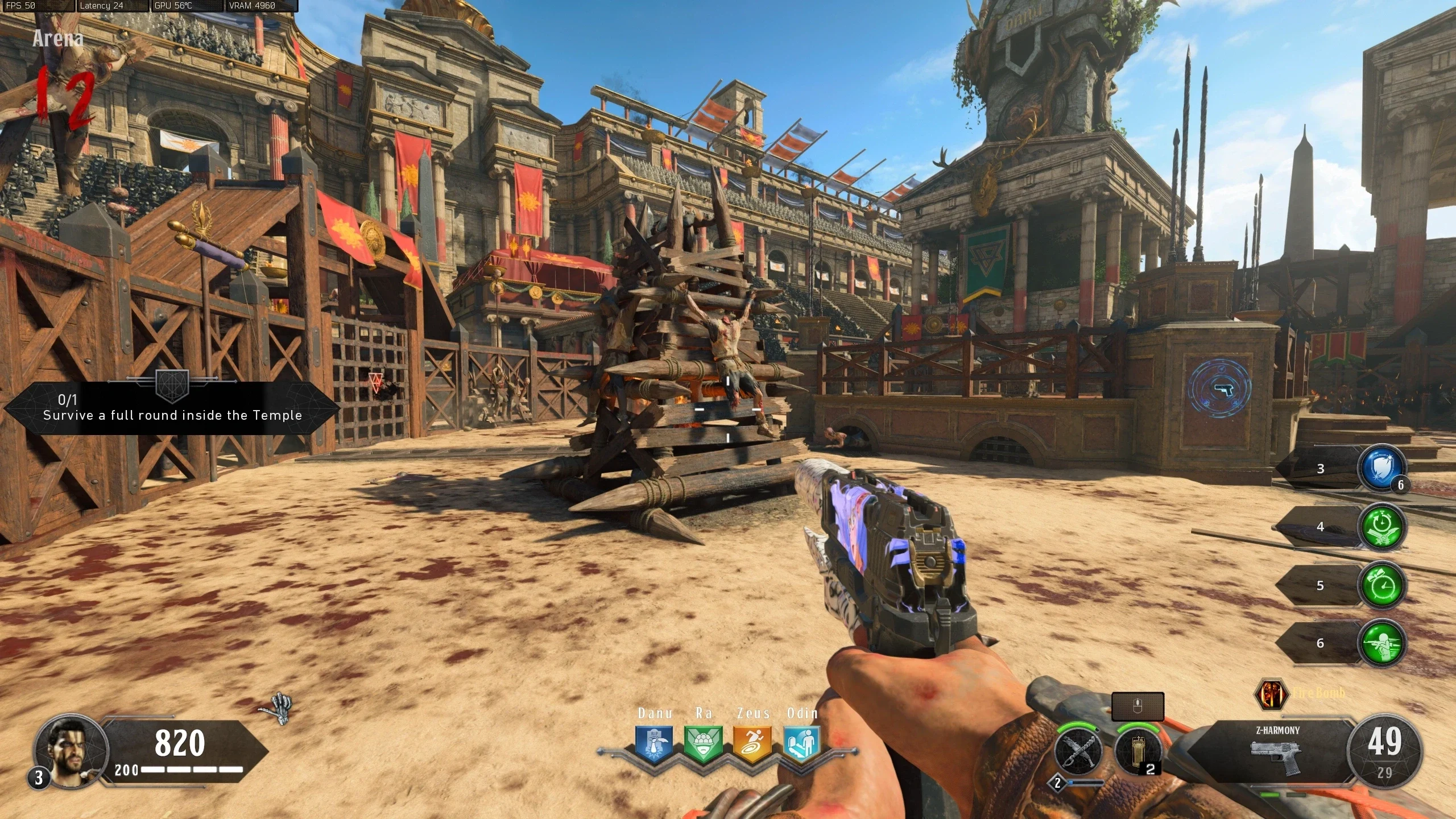The image size is (1456, 819).
Task: Select the Odin perk icon
Action: 802,743
